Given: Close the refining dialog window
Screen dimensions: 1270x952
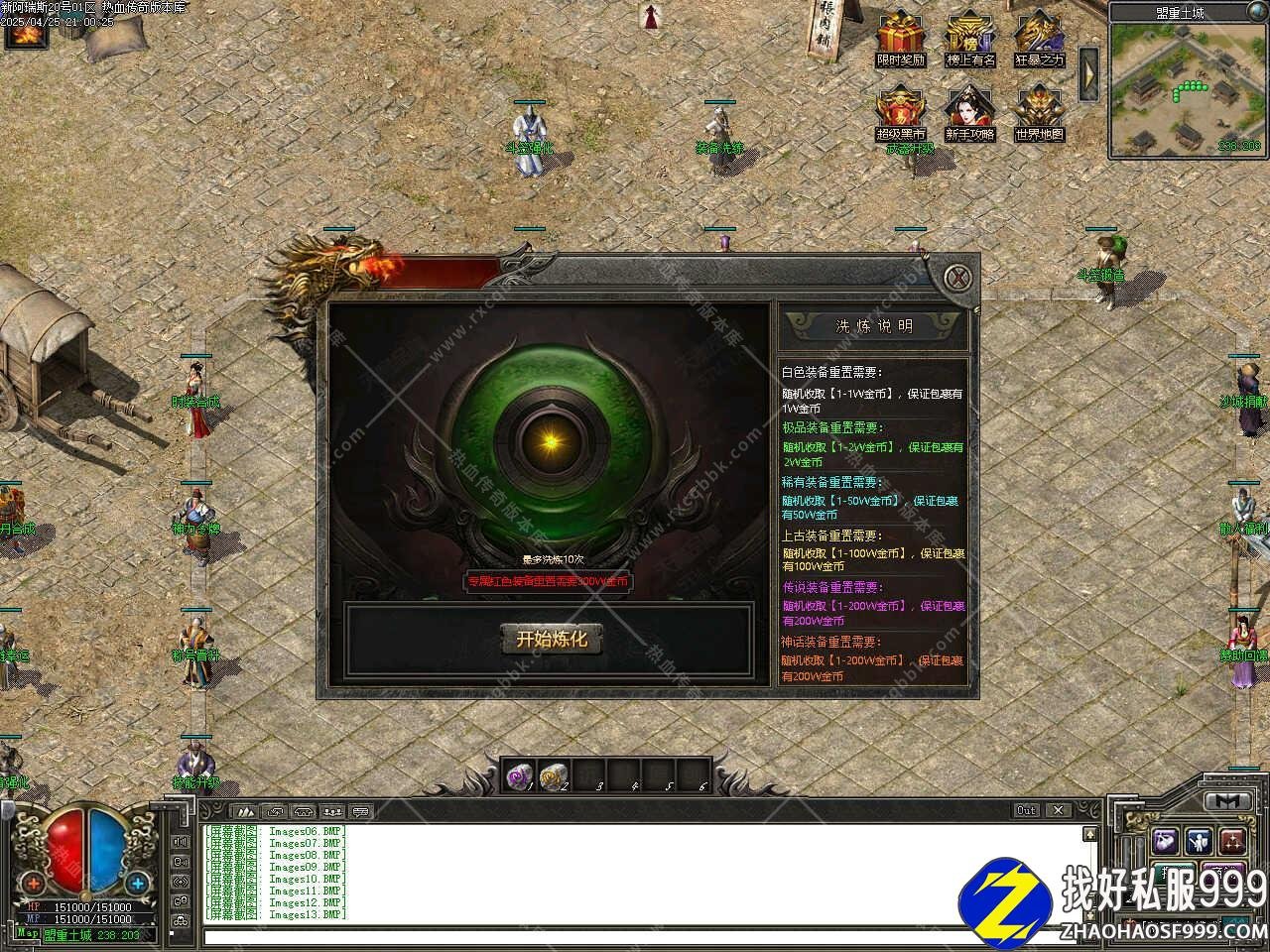Looking at the screenshot, I should pos(955,278).
